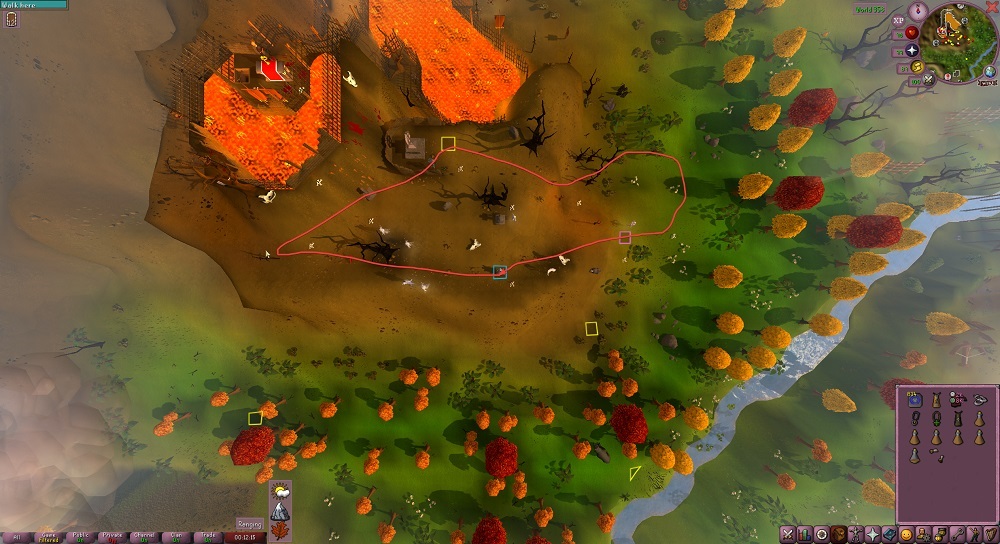Open the All chat tab
This screenshot has height=544, width=1000.
(15, 536)
